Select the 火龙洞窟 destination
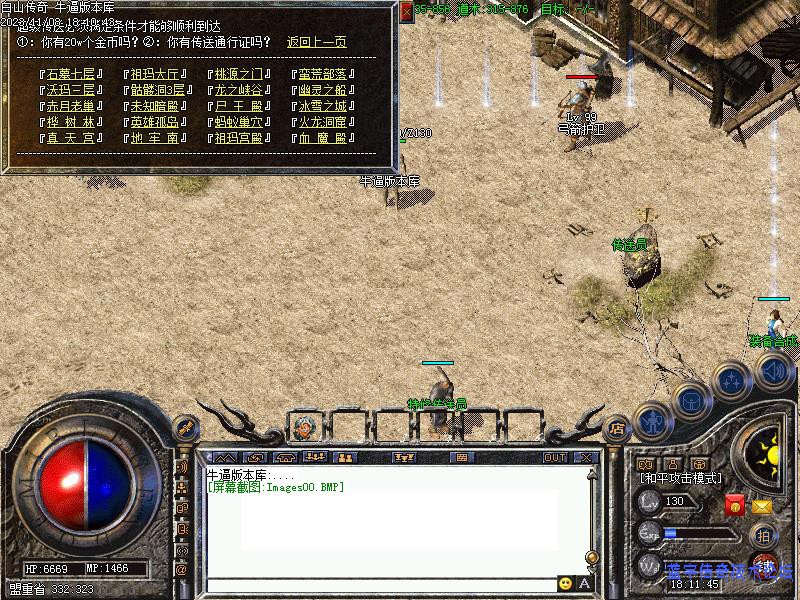The image size is (800, 600). 322,122
